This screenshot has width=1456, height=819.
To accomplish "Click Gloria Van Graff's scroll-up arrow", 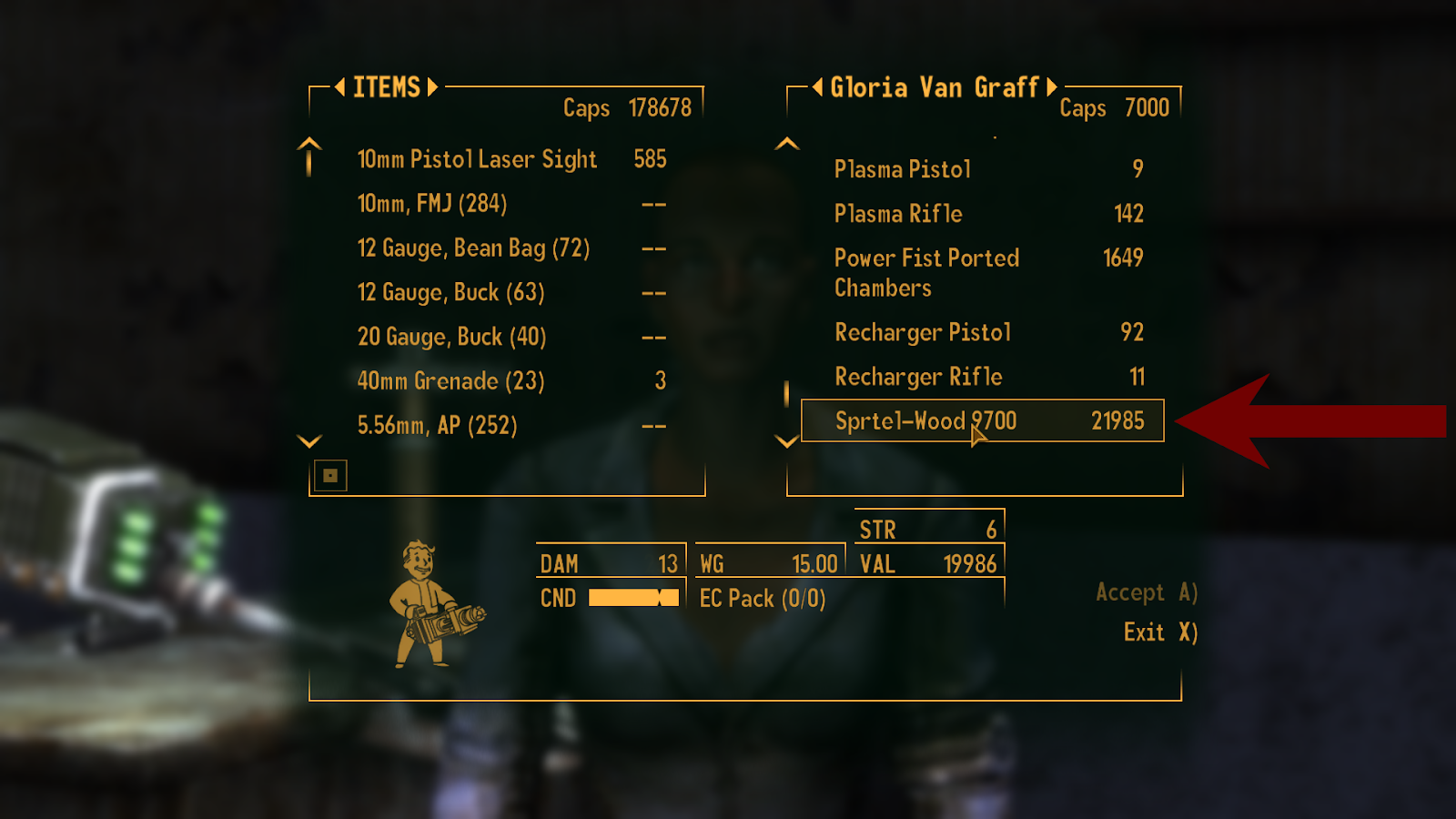I will (x=788, y=144).
